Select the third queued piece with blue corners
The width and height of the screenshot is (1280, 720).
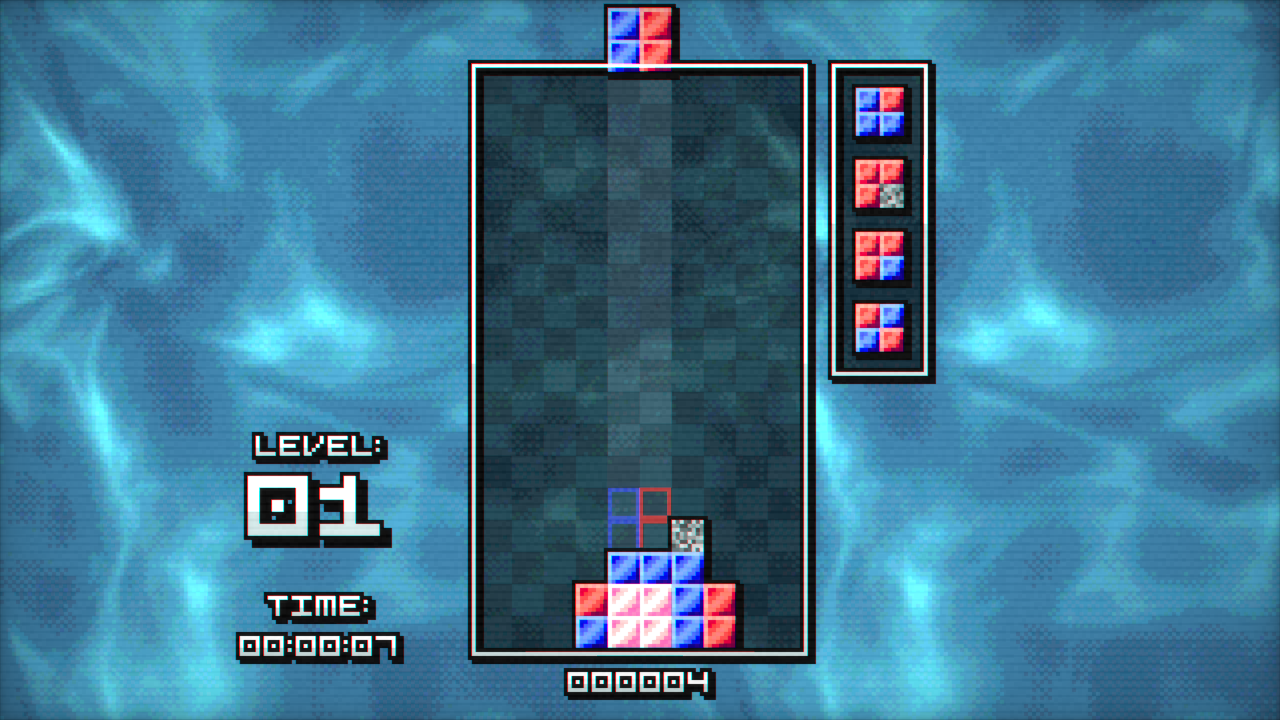tap(880, 255)
